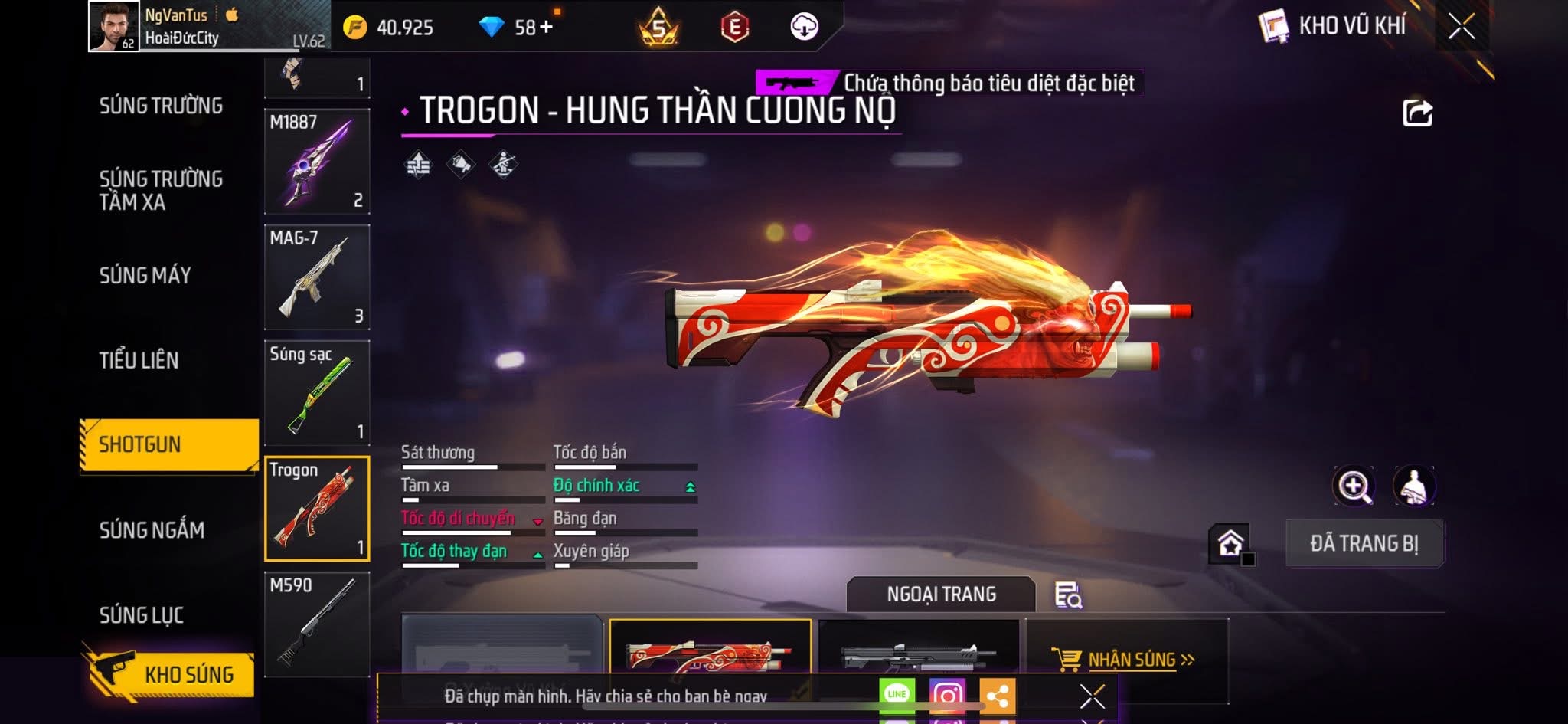1568x724 pixels.
Task: Open the Súng Lục category
Action: click(x=142, y=614)
